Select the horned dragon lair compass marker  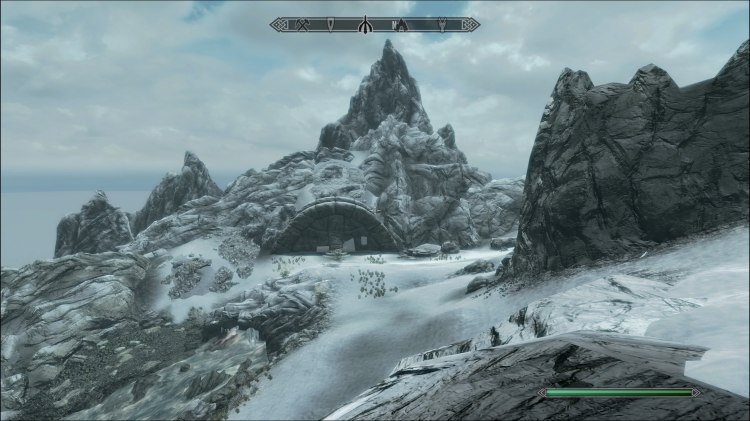point(442,24)
